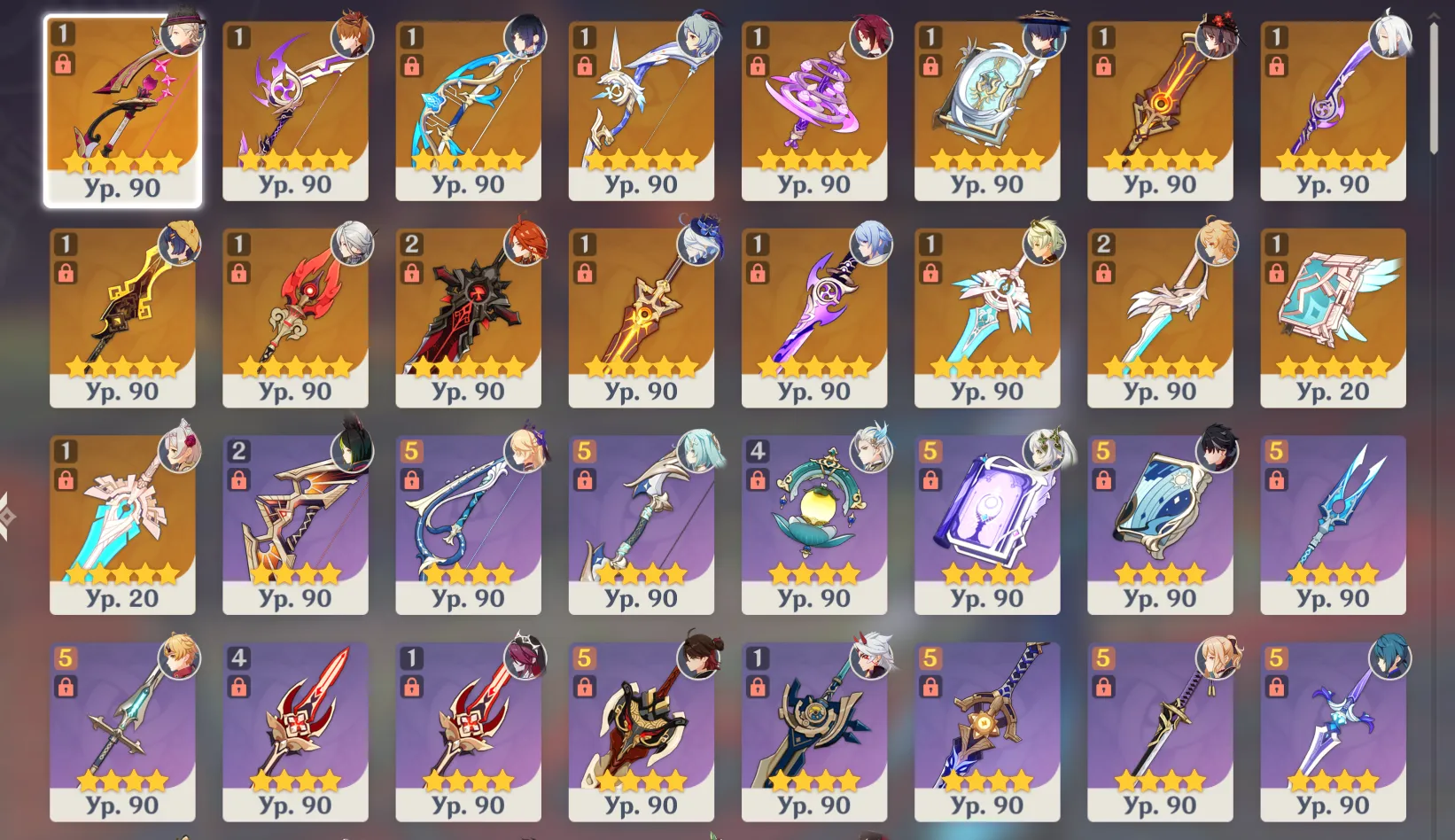Image resolution: width=1455 pixels, height=840 pixels.
Task: Click Nahida's portrait on the purple catalyst book
Action: pyautogui.click(x=1044, y=452)
